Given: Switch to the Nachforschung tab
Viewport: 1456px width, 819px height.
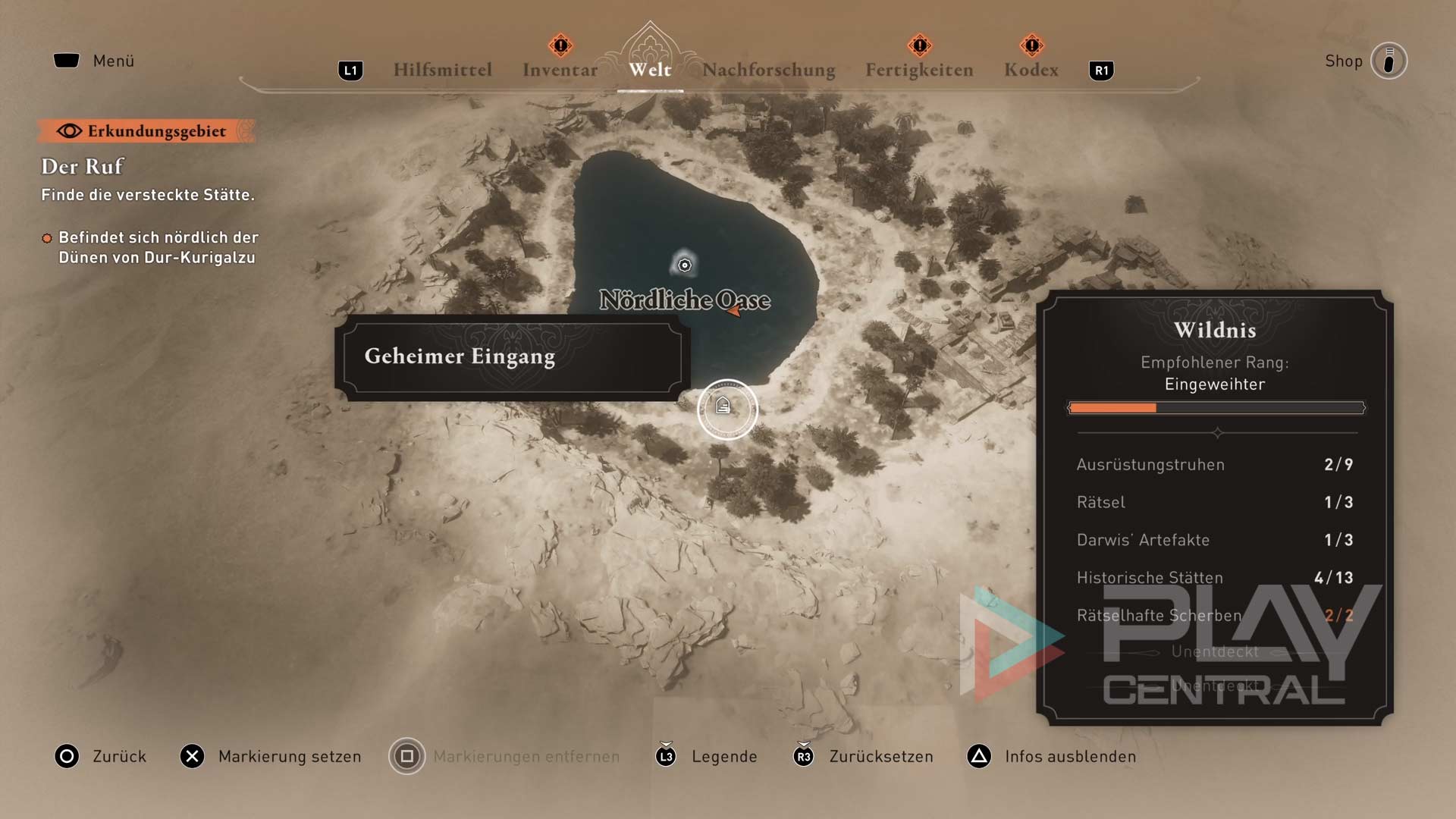Looking at the screenshot, I should pos(768,70).
